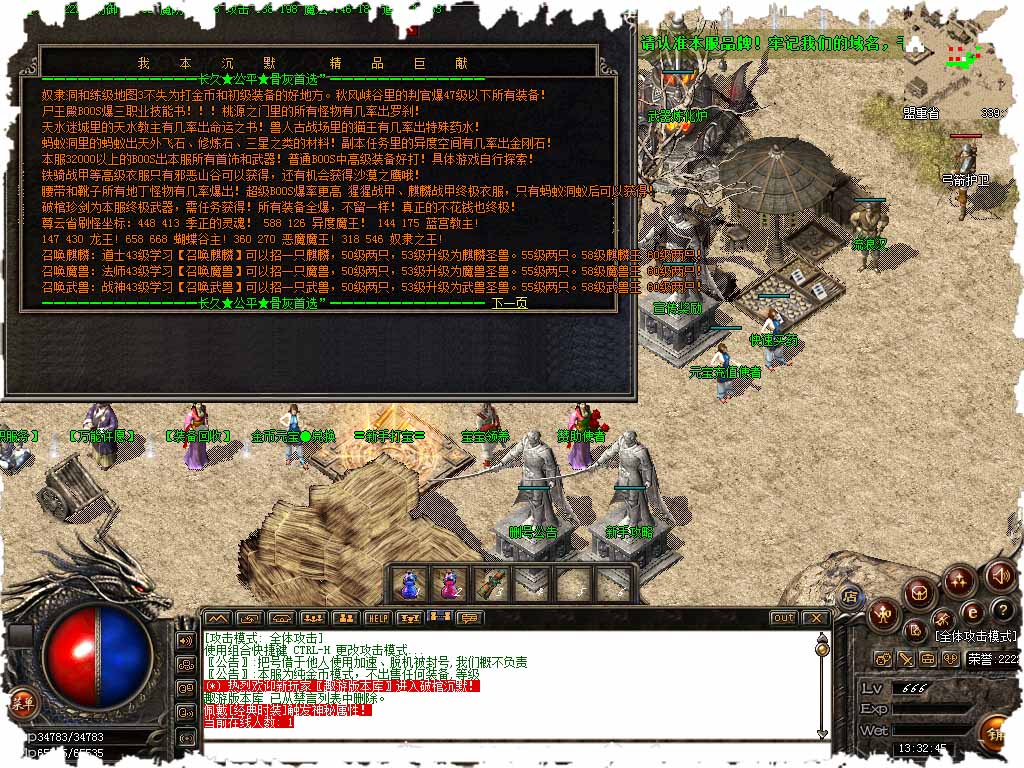Viewport: 1024px width, 768px height.
Task: Click the round 'e' button
Action: pos(970,612)
